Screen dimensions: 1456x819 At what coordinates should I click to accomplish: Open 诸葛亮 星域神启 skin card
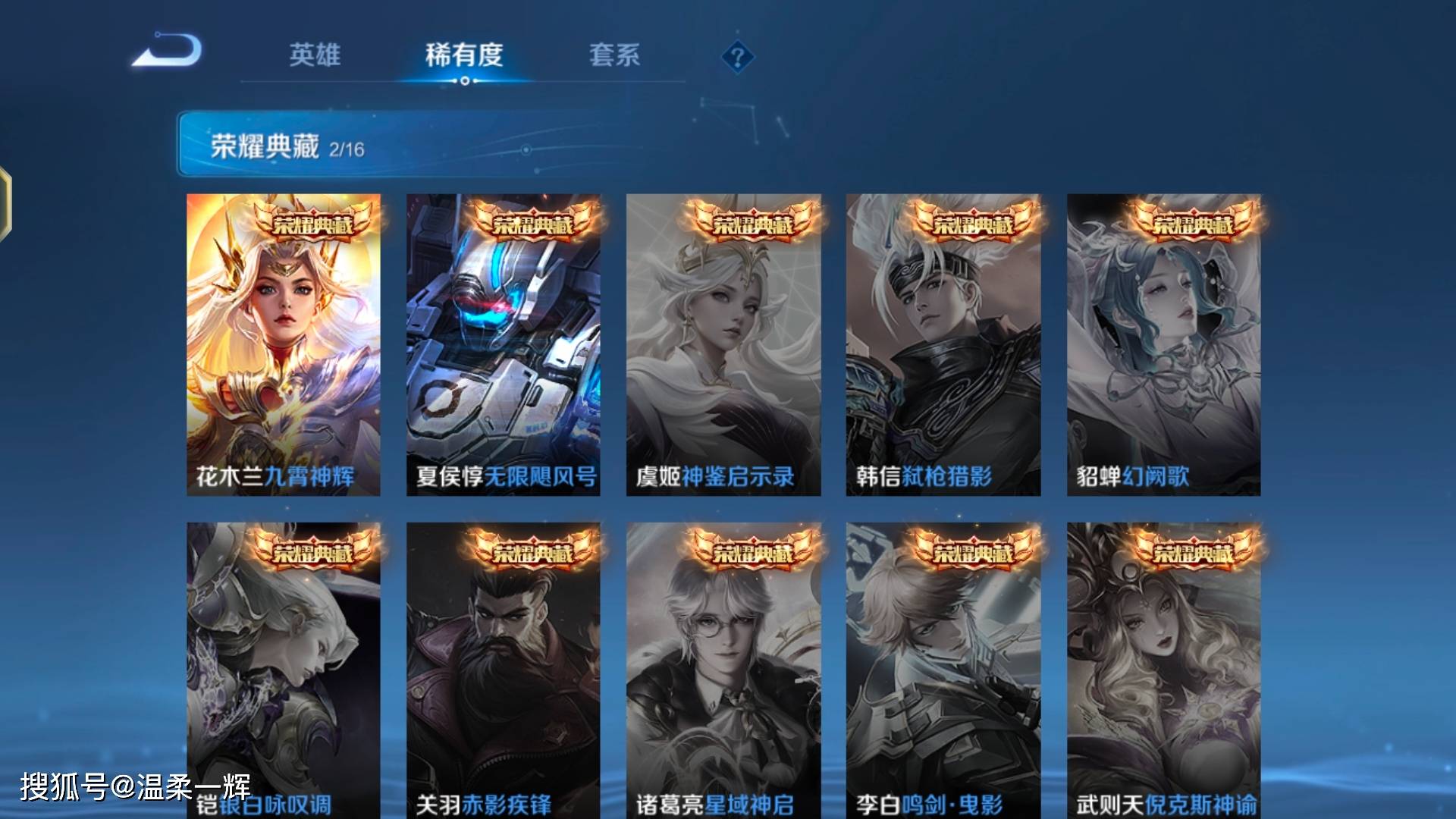[x=723, y=667]
